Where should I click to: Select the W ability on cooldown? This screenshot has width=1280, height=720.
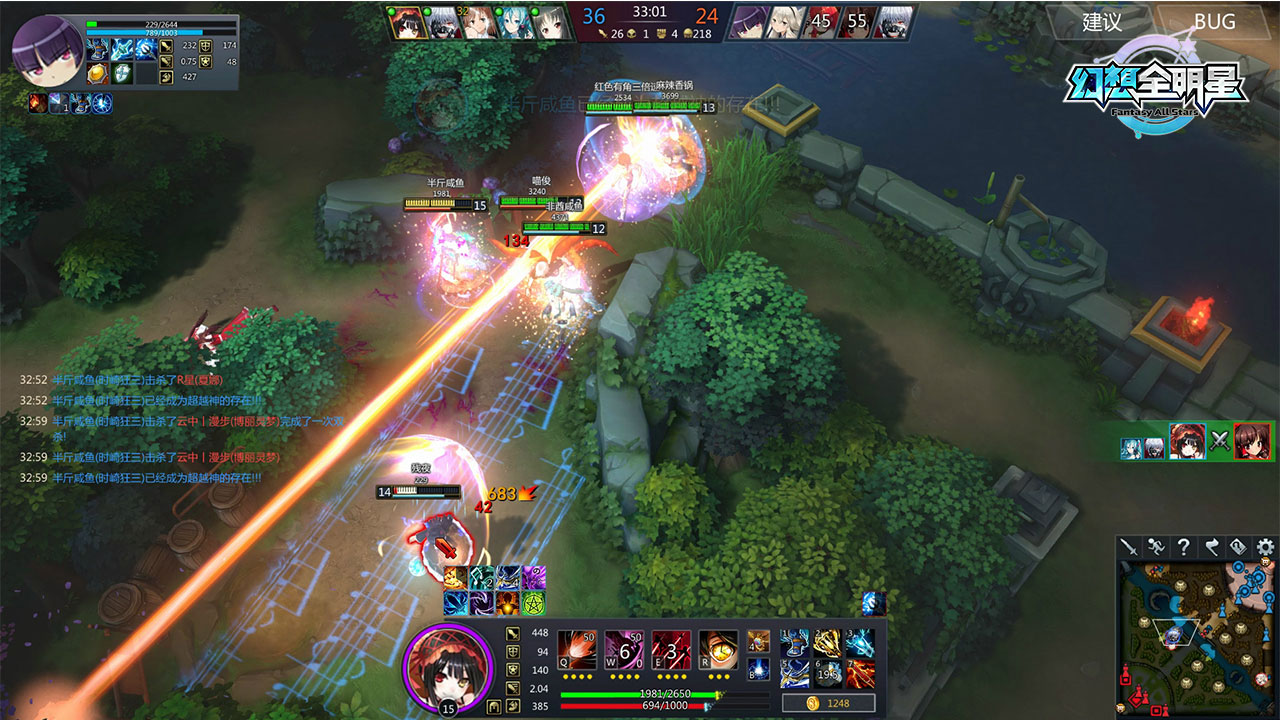pyautogui.click(x=624, y=649)
